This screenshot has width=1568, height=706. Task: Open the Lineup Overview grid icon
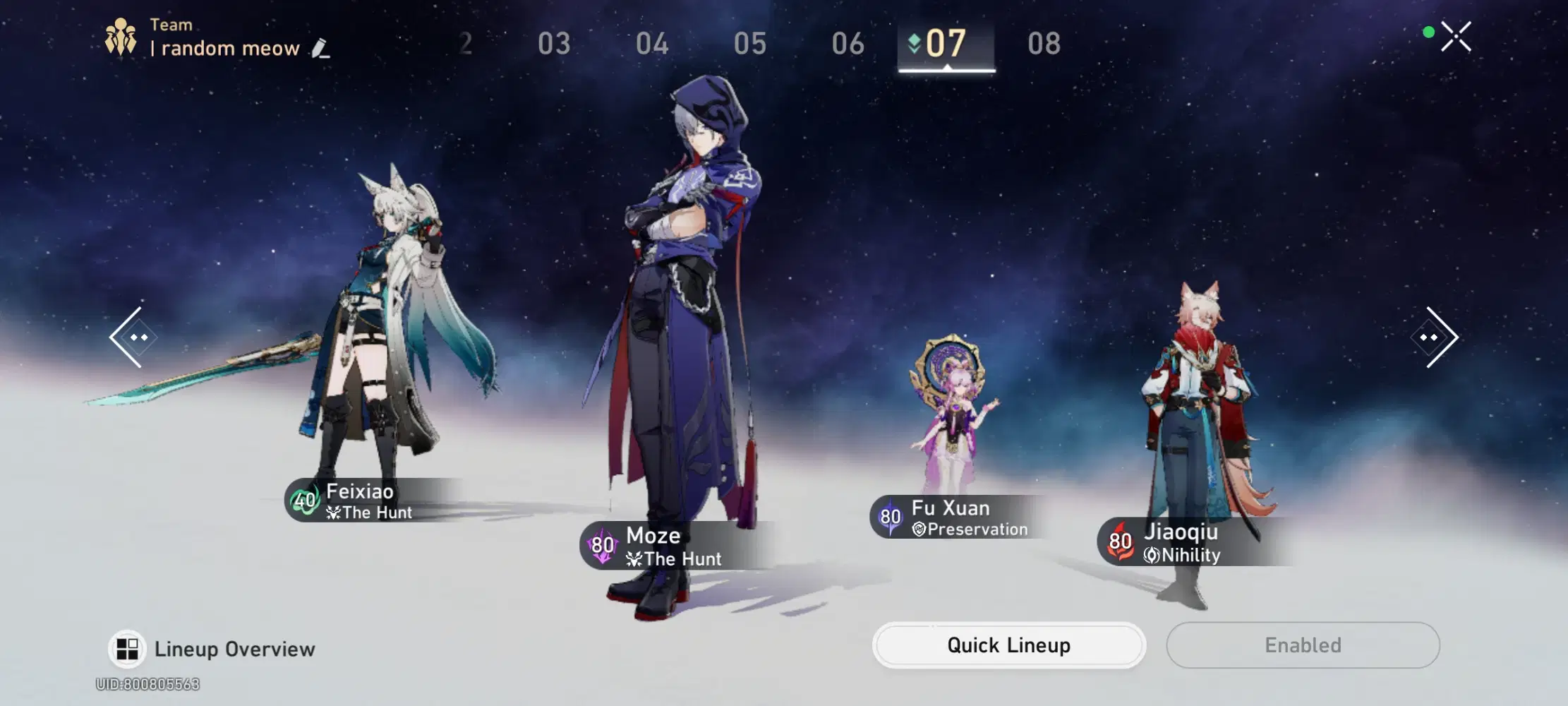tap(128, 648)
